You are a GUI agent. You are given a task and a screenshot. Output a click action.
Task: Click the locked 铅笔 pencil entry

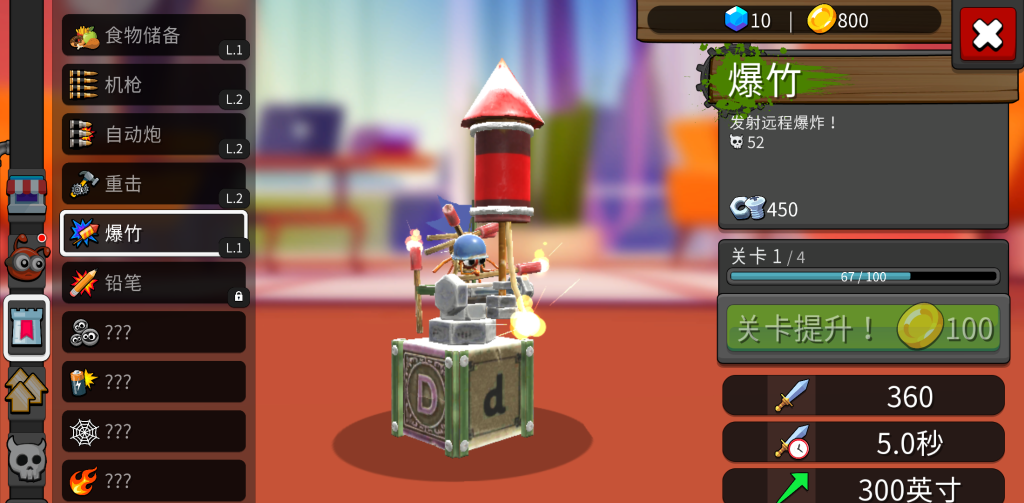(154, 283)
